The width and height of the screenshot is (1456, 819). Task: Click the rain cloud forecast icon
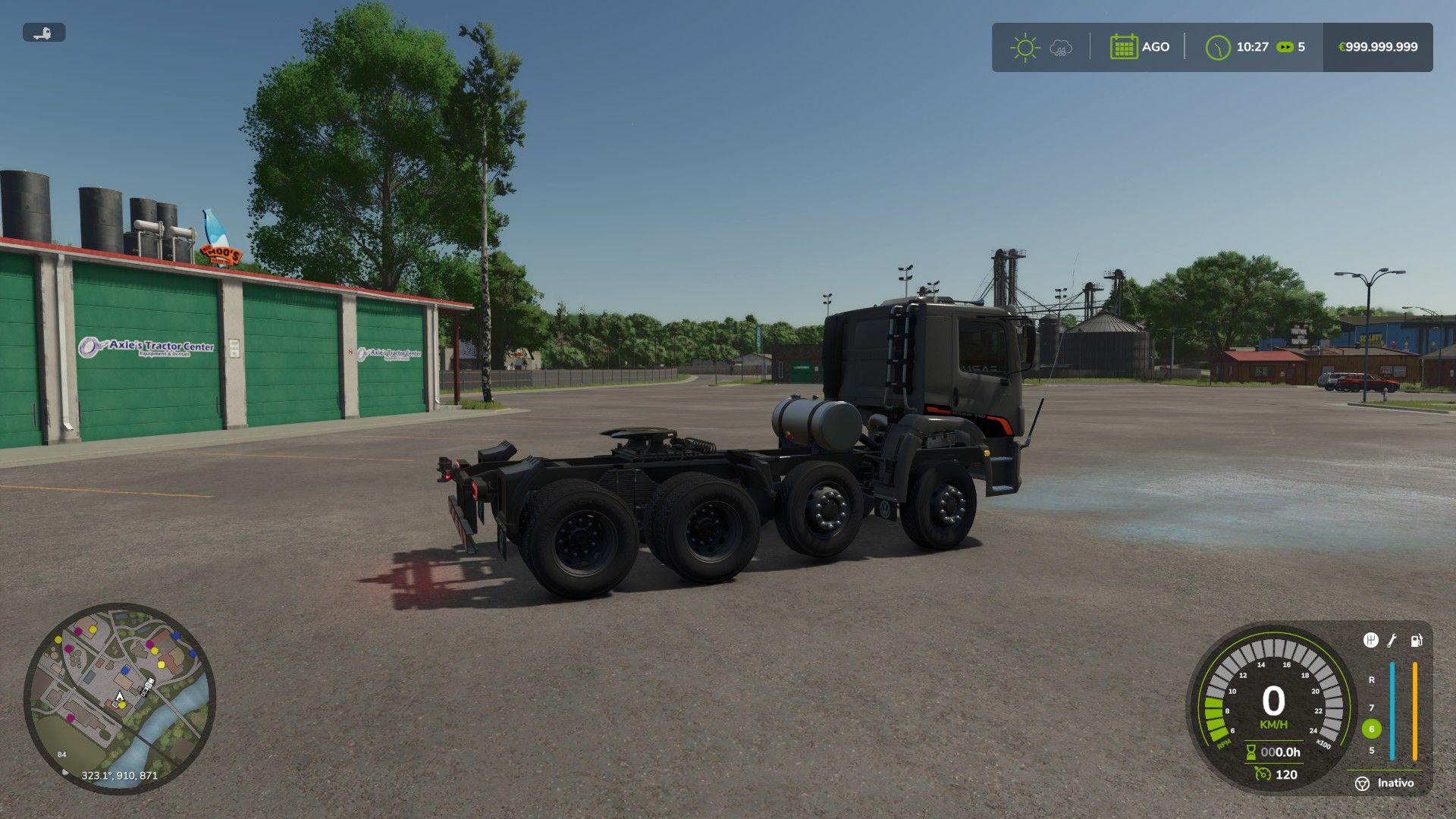[x=1061, y=48]
